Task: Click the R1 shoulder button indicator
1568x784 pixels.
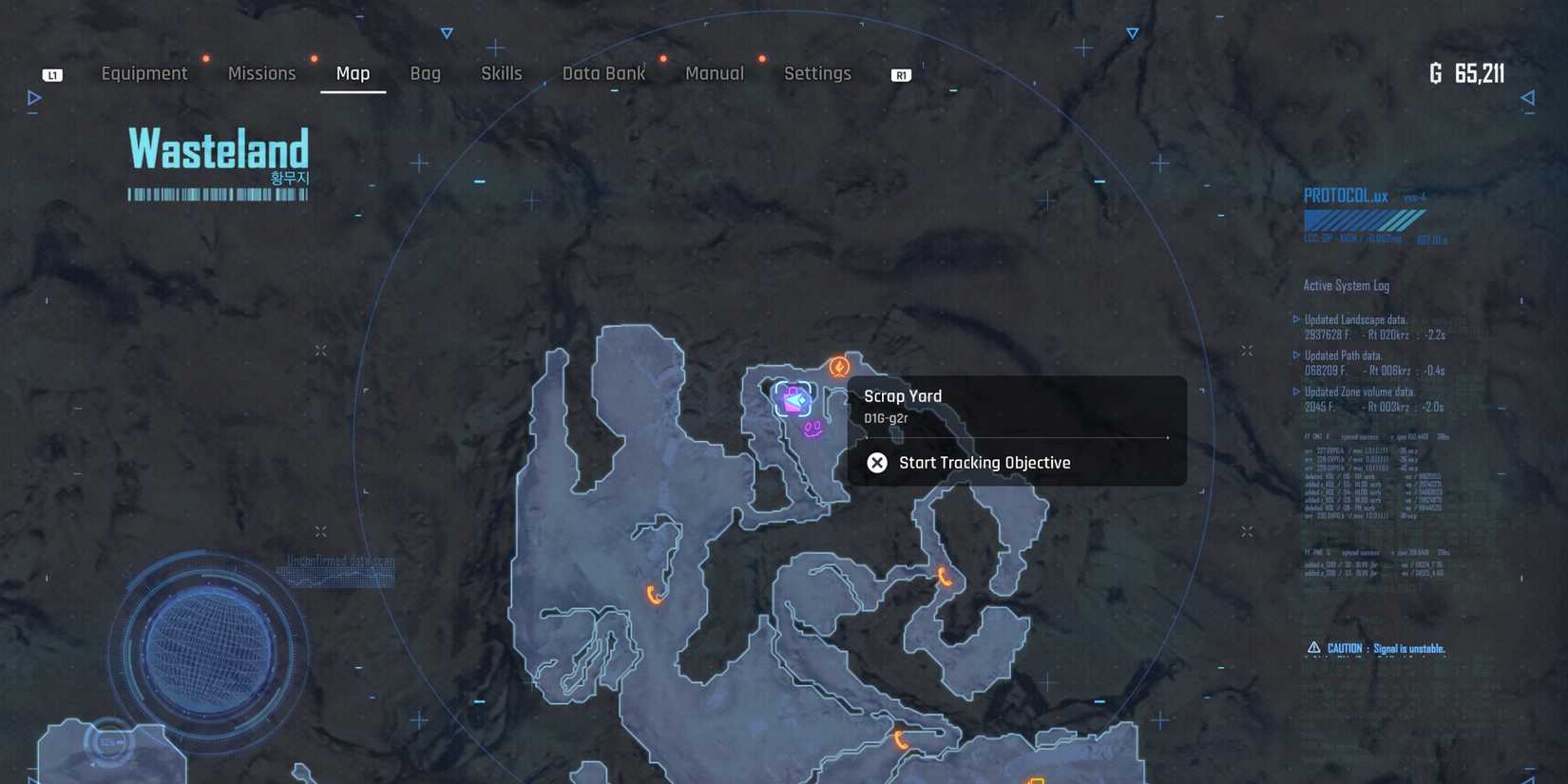Action: tap(899, 74)
